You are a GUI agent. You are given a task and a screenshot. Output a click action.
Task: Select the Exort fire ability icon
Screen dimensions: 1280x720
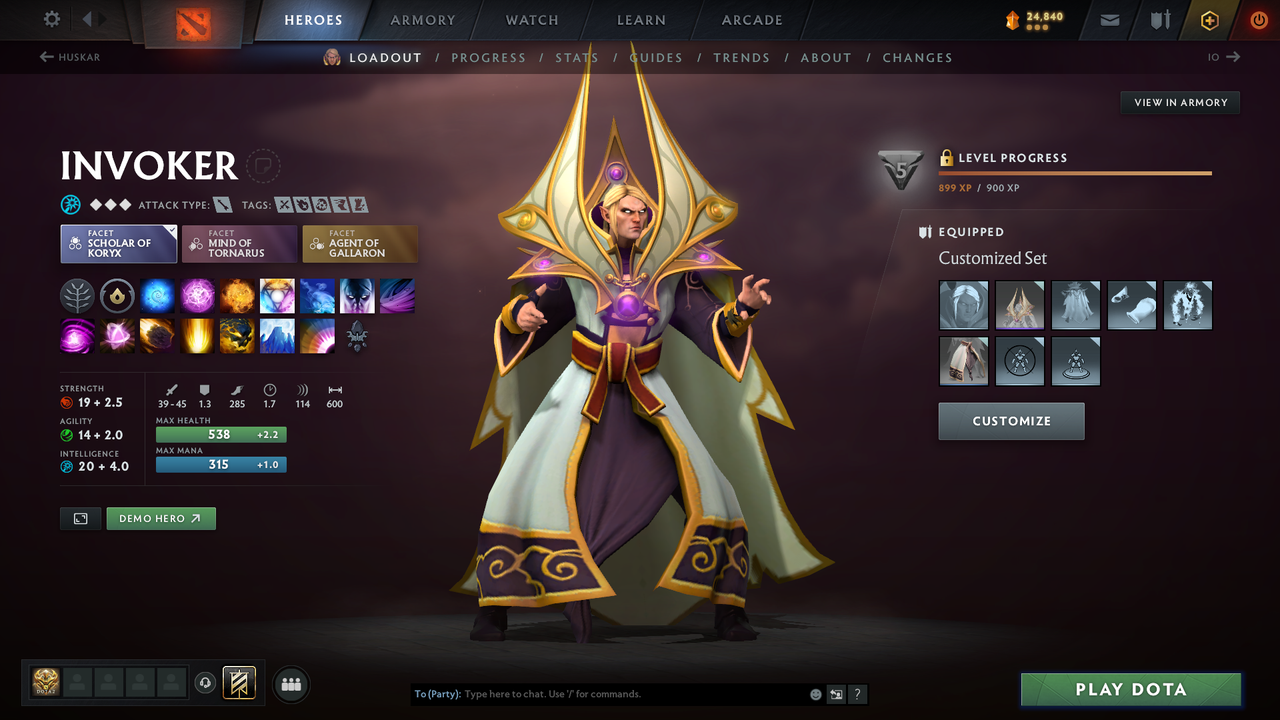(x=237, y=295)
